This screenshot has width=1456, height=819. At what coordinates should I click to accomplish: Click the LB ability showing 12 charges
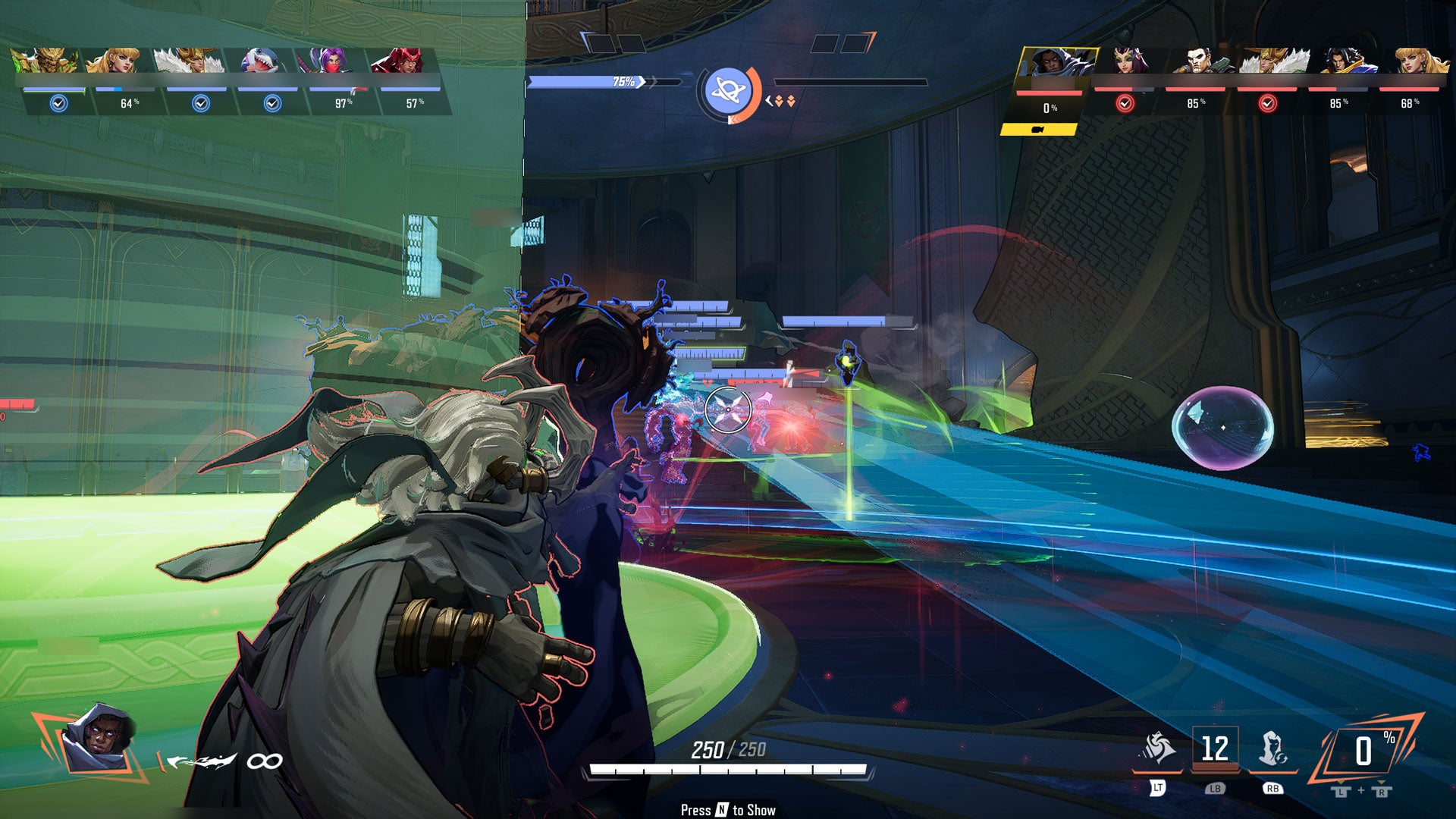(1215, 745)
